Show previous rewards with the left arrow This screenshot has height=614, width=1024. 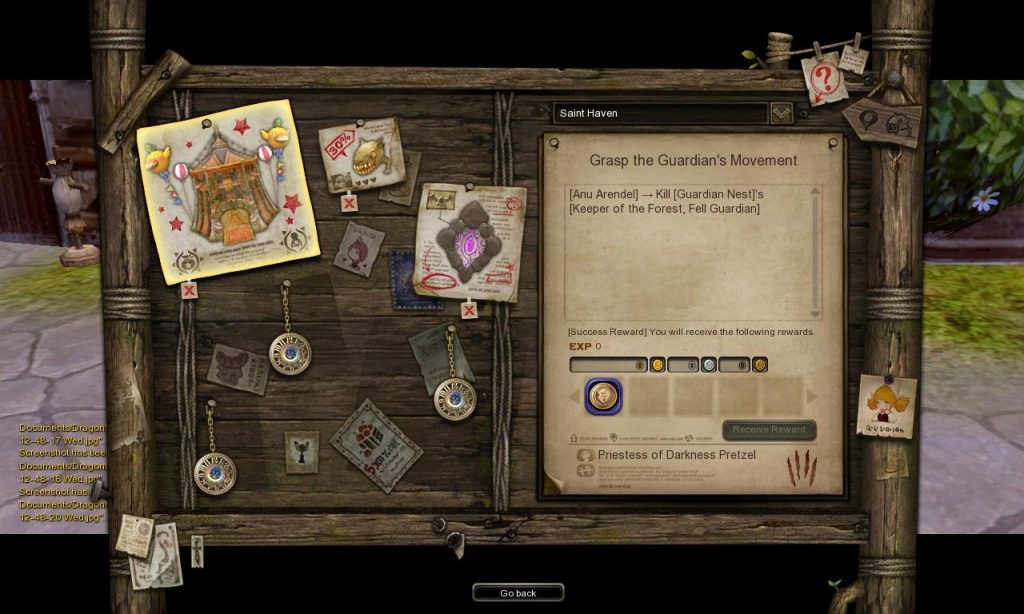[575, 397]
